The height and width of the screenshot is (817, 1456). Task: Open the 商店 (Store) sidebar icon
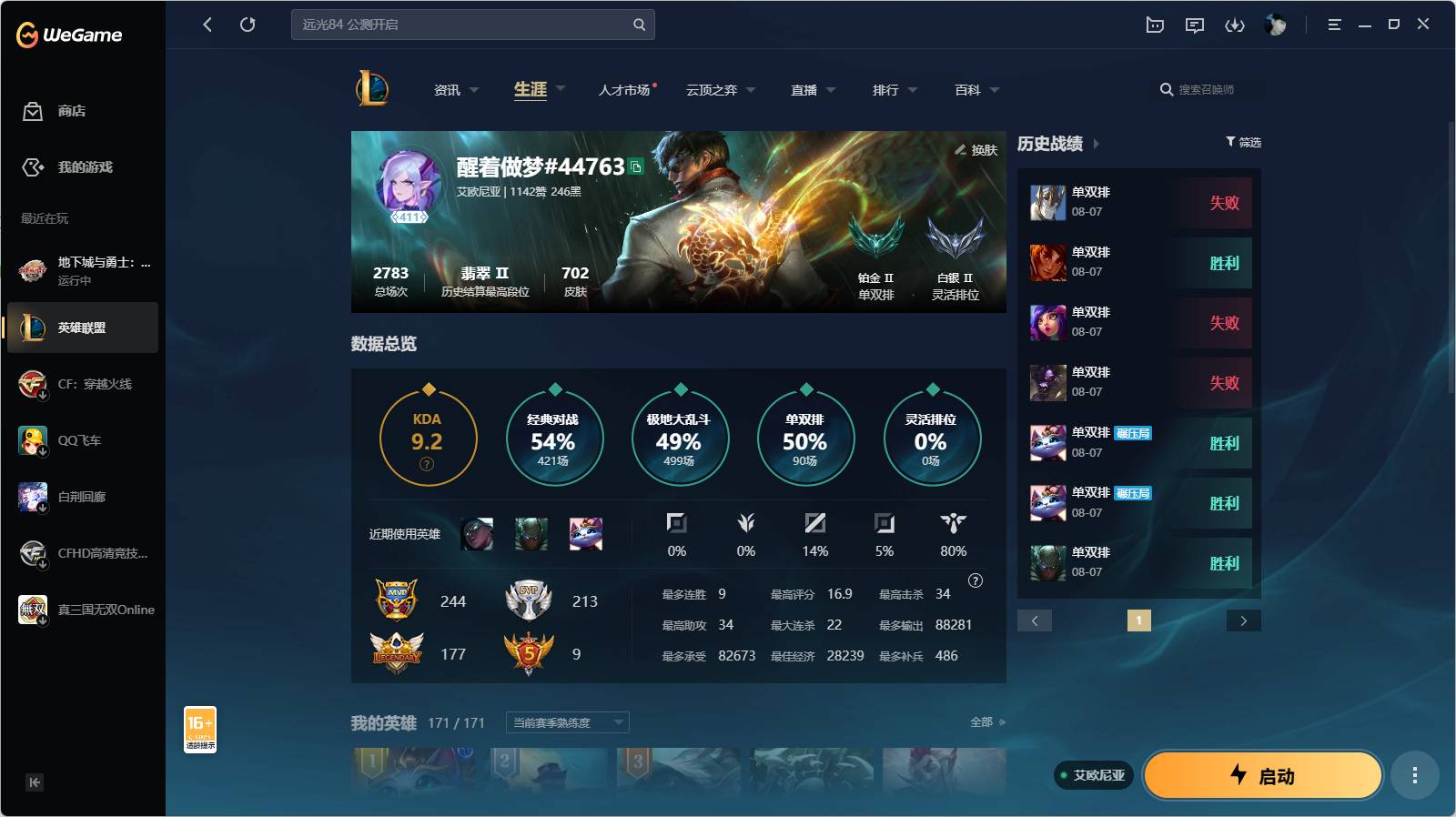33,111
